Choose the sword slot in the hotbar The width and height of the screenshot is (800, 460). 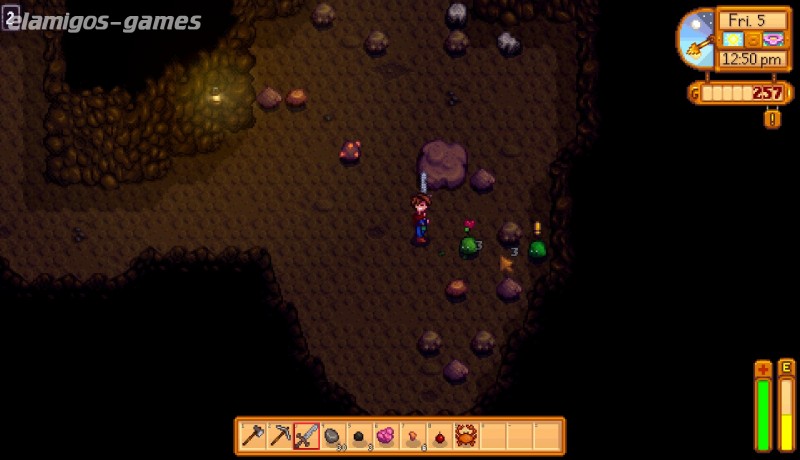click(x=307, y=435)
